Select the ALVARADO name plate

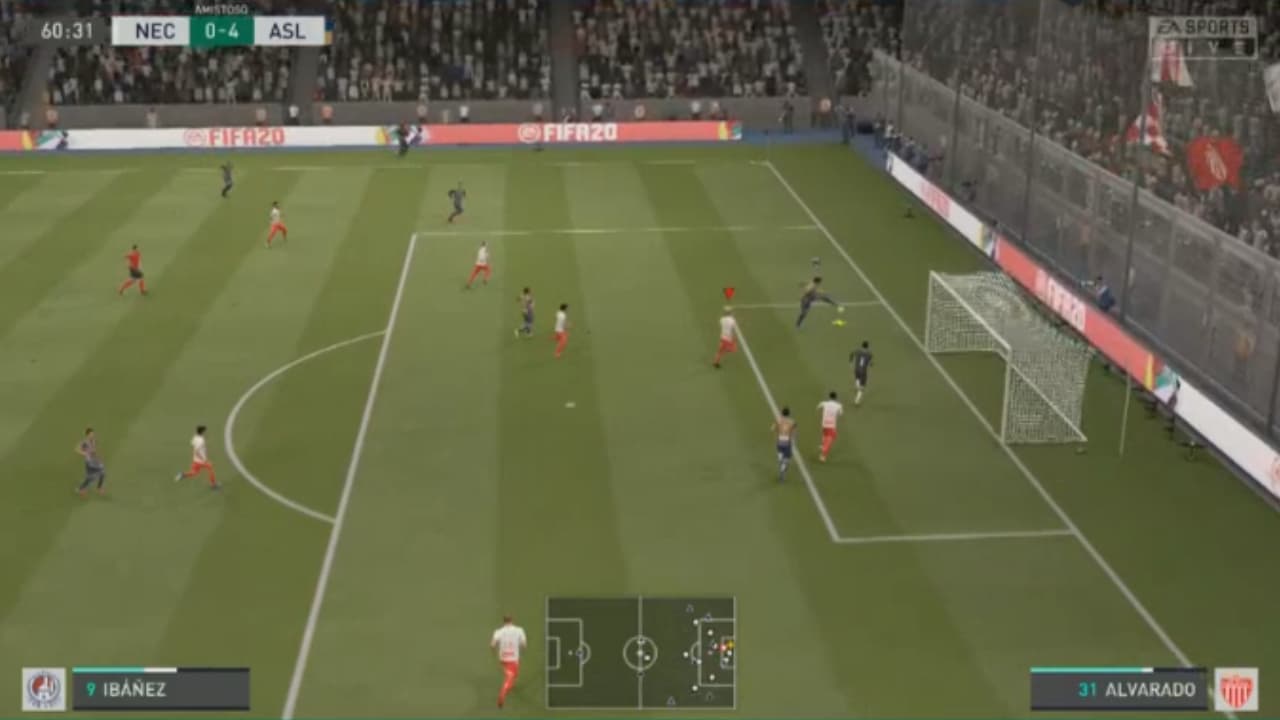click(1151, 687)
